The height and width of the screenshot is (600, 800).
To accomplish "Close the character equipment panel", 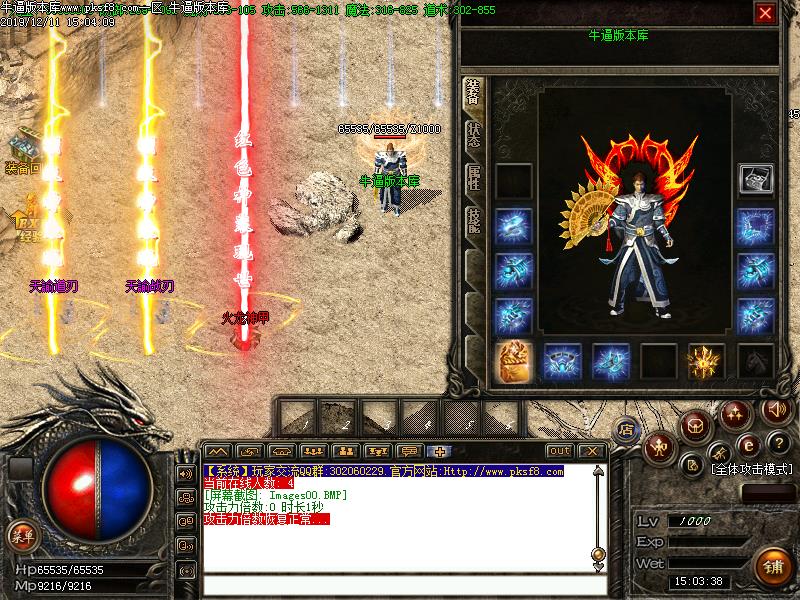I will pyautogui.click(x=765, y=13).
